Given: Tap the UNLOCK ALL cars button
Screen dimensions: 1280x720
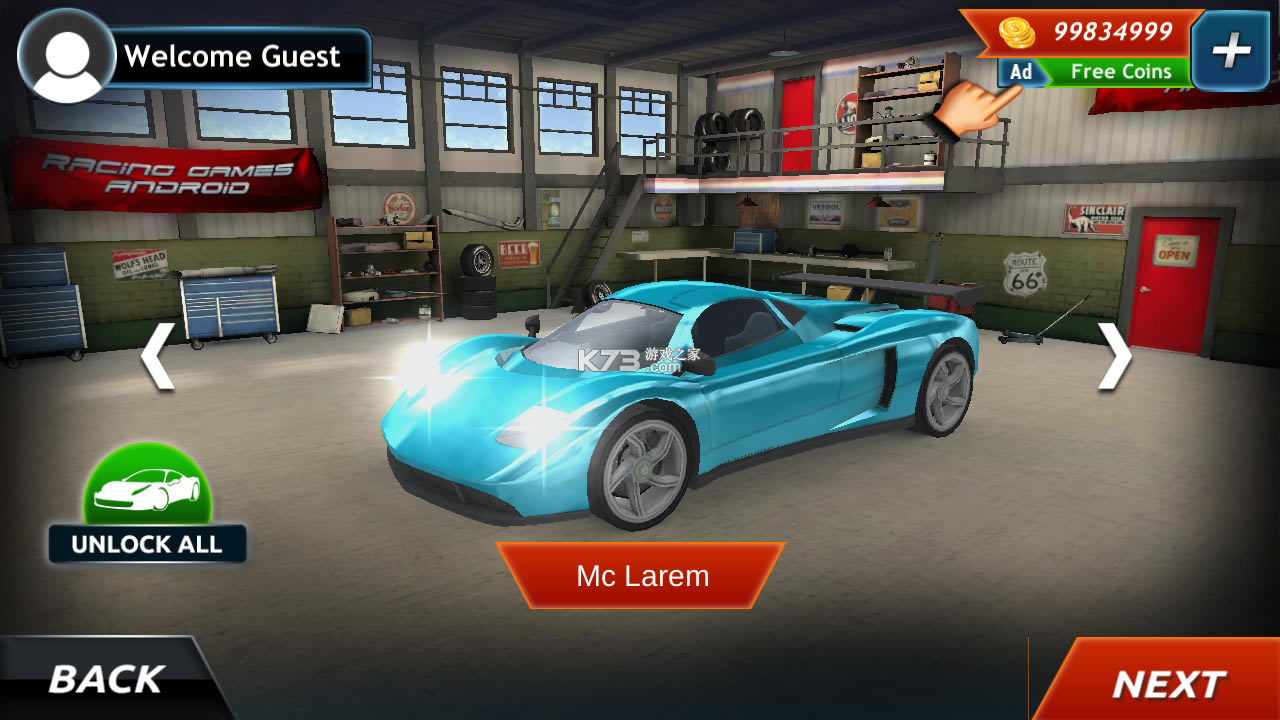Looking at the screenshot, I should click(x=147, y=505).
